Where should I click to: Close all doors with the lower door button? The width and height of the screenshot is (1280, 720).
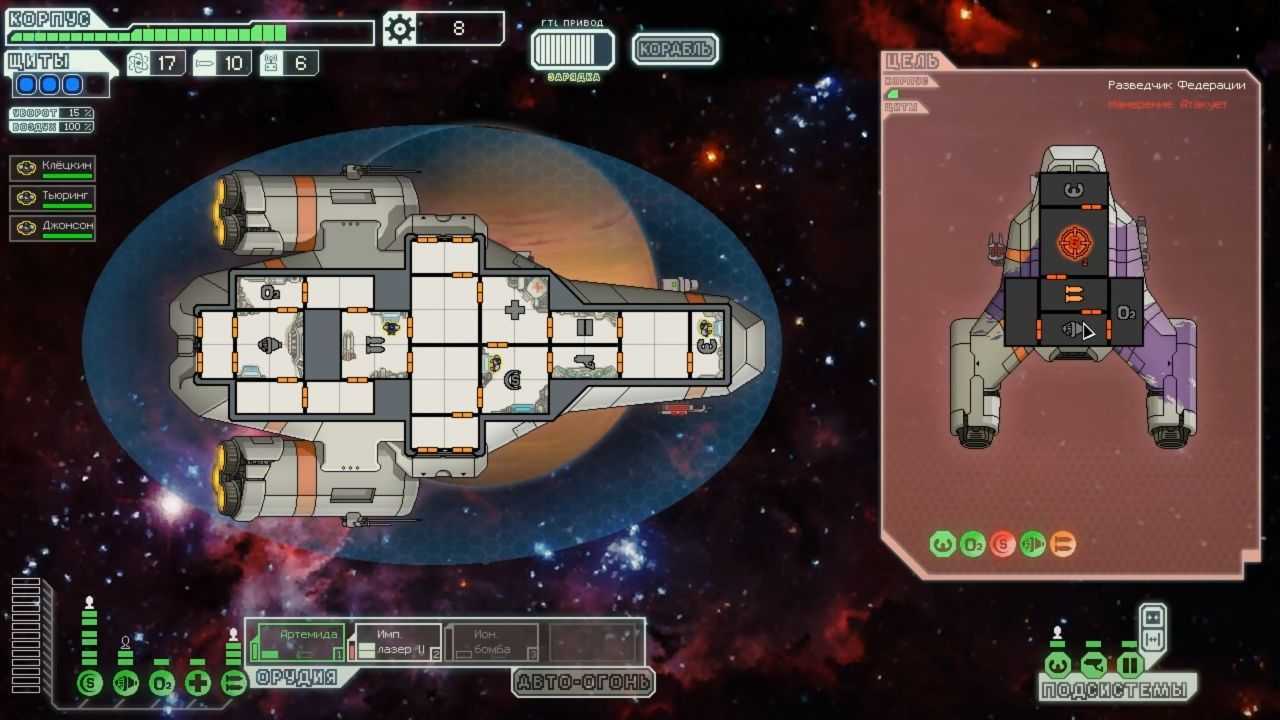click(1152, 640)
